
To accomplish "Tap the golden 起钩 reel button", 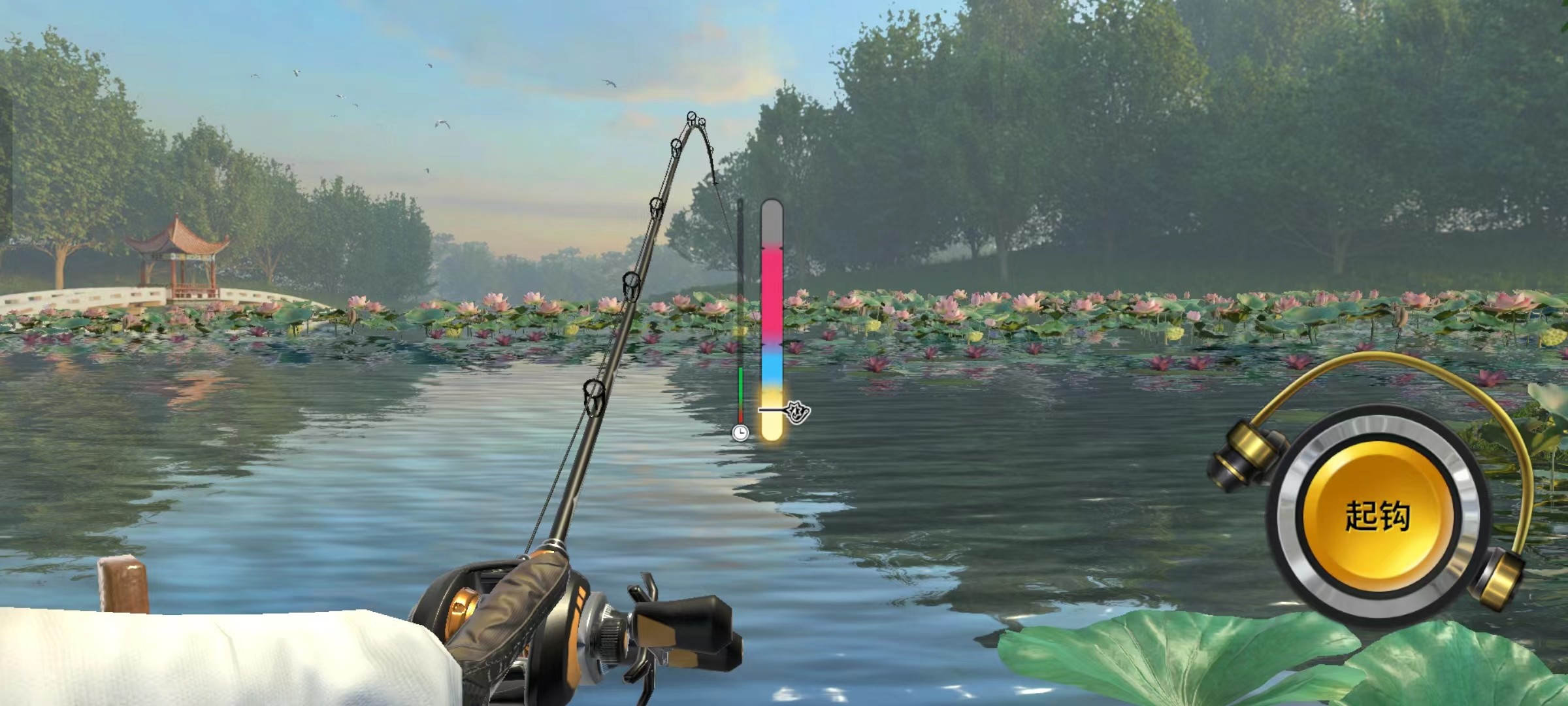I will click(1377, 516).
